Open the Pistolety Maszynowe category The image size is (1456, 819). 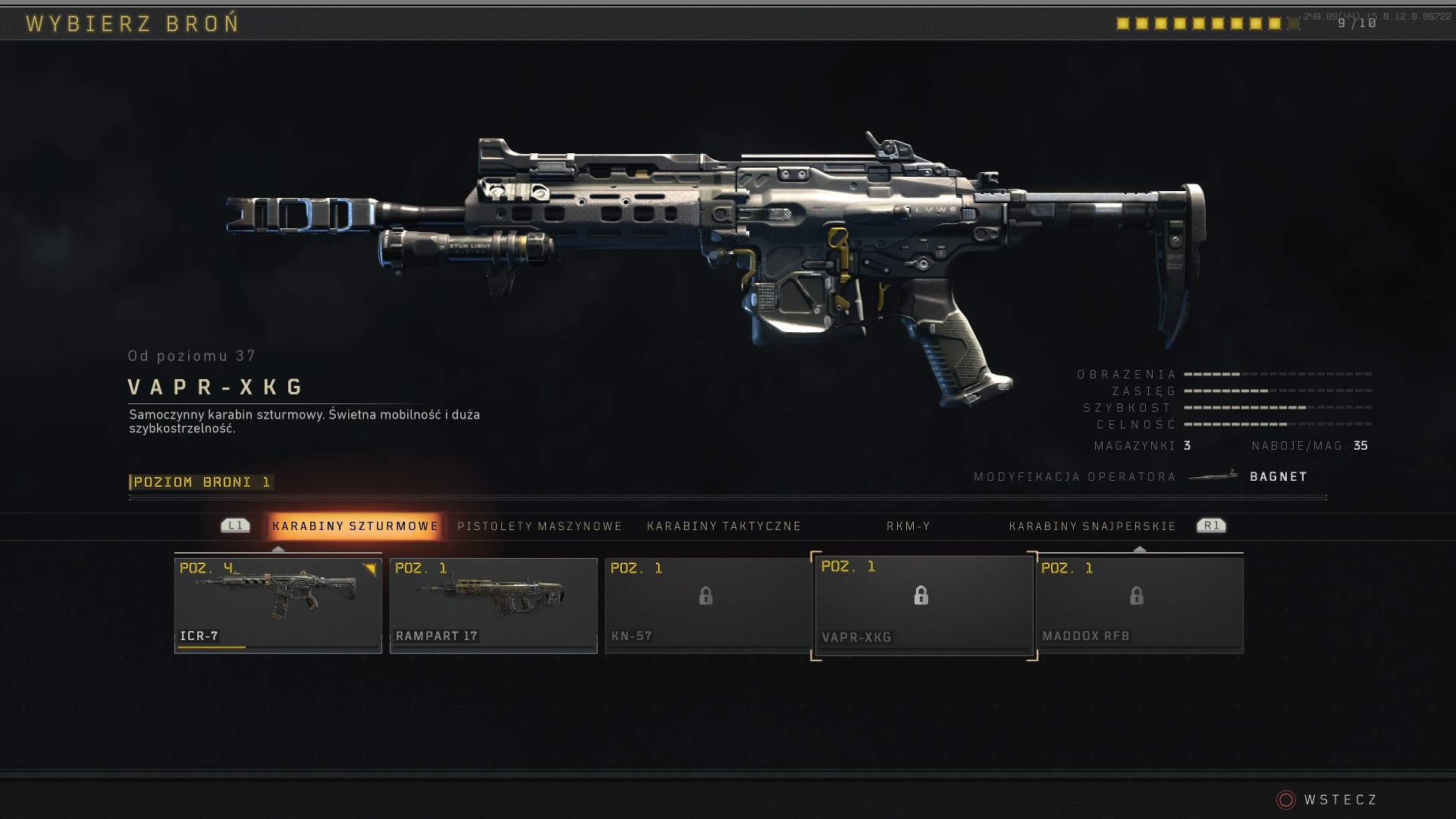pos(539,526)
